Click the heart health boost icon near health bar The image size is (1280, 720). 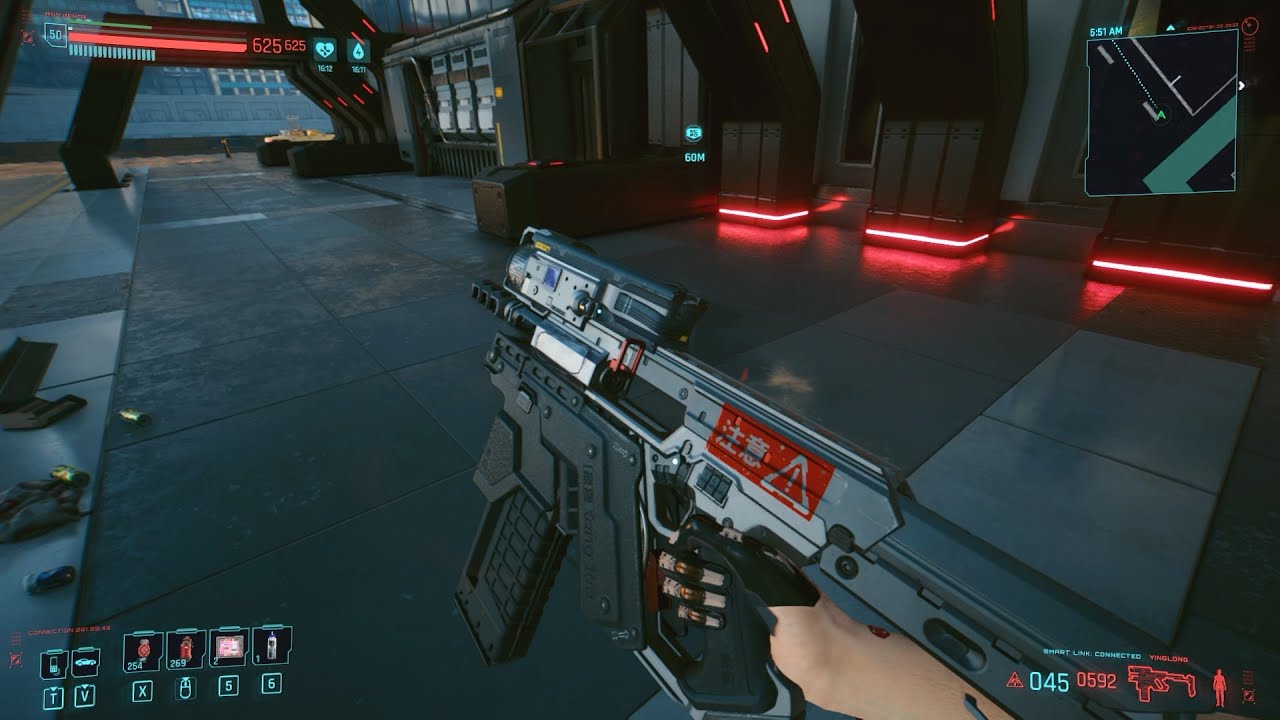(325, 50)
